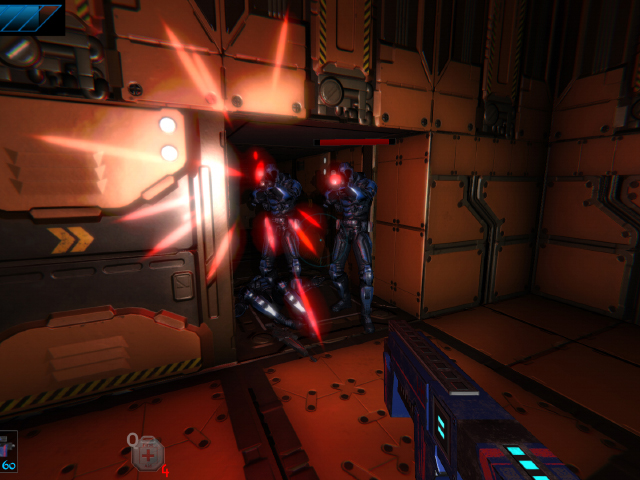Use the medkit item icon
This screenshot has height=480, width=640.
(147, 454)
